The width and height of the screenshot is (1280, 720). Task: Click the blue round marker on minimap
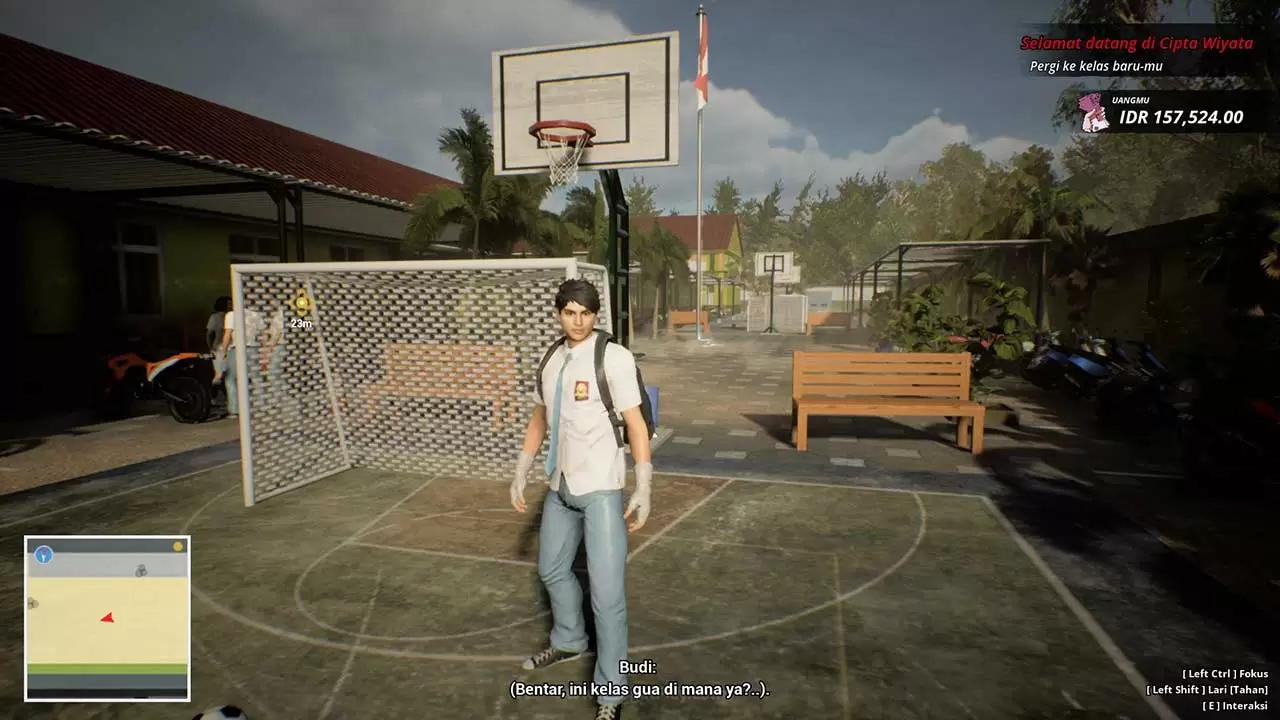[x=43, y=554]
